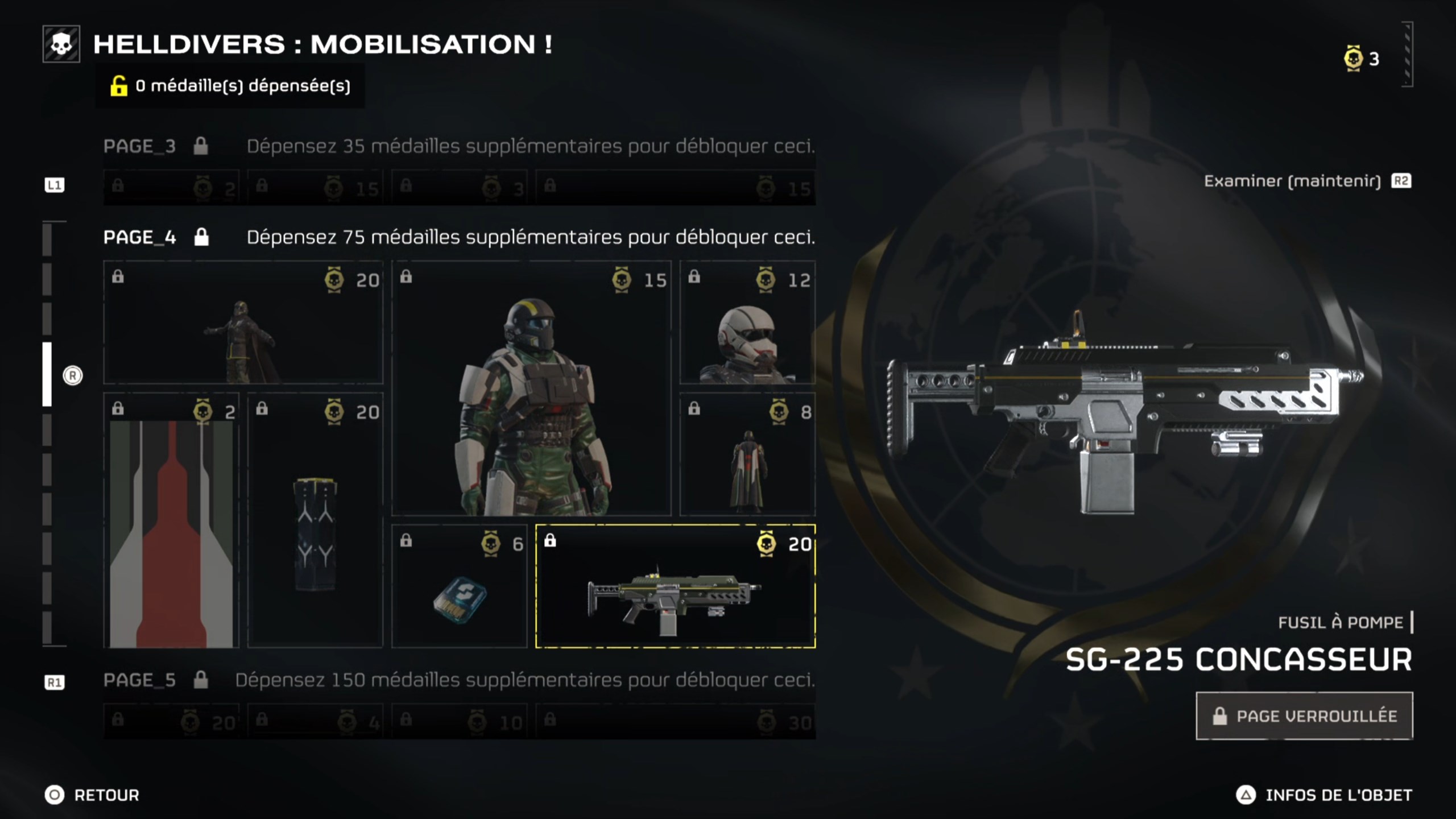Click the Helldivers skull emblem icon
This screenshot has width=1456, height=819.
pyautogui.click(x=61, y=44)
